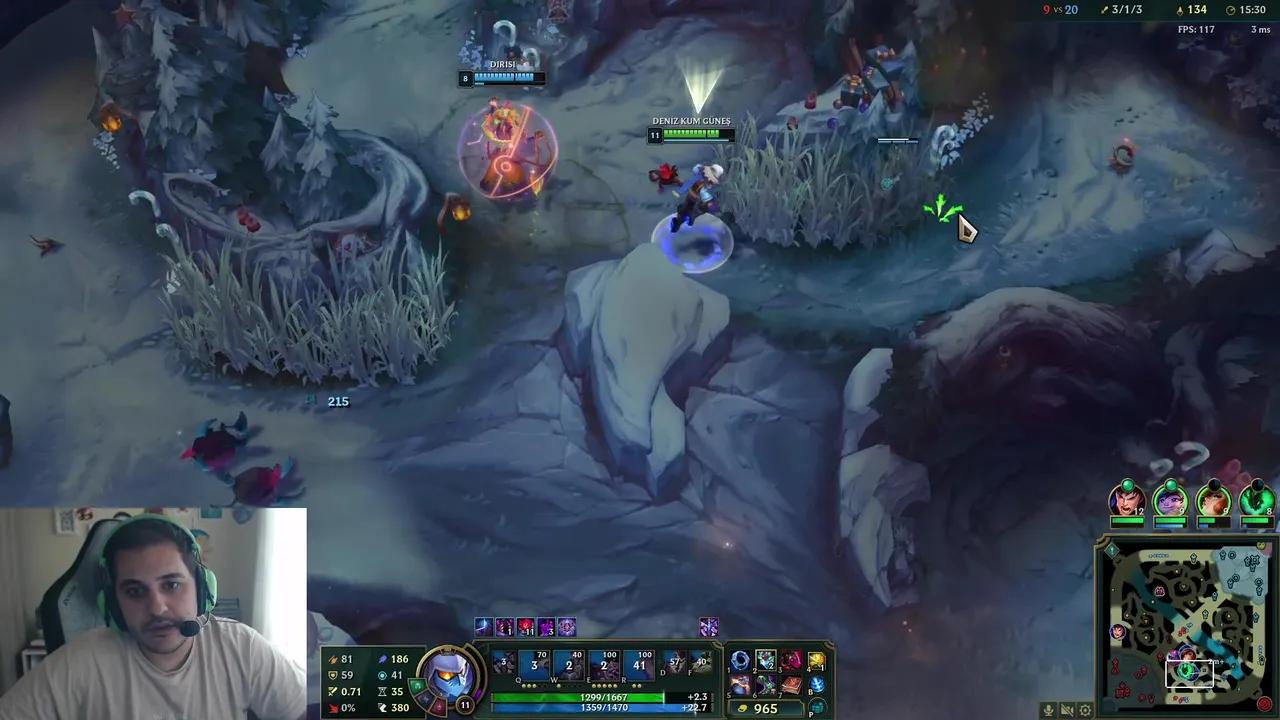Cast the Q ability

pos(533,663)
